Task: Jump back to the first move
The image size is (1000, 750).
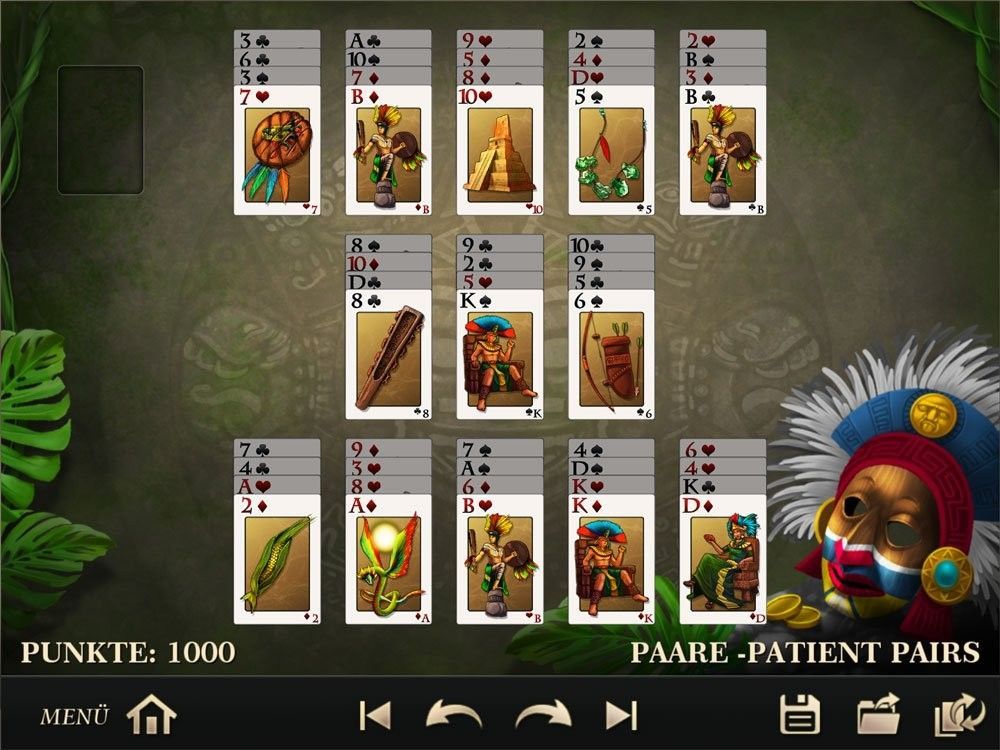Action: [x=374, y=715]
